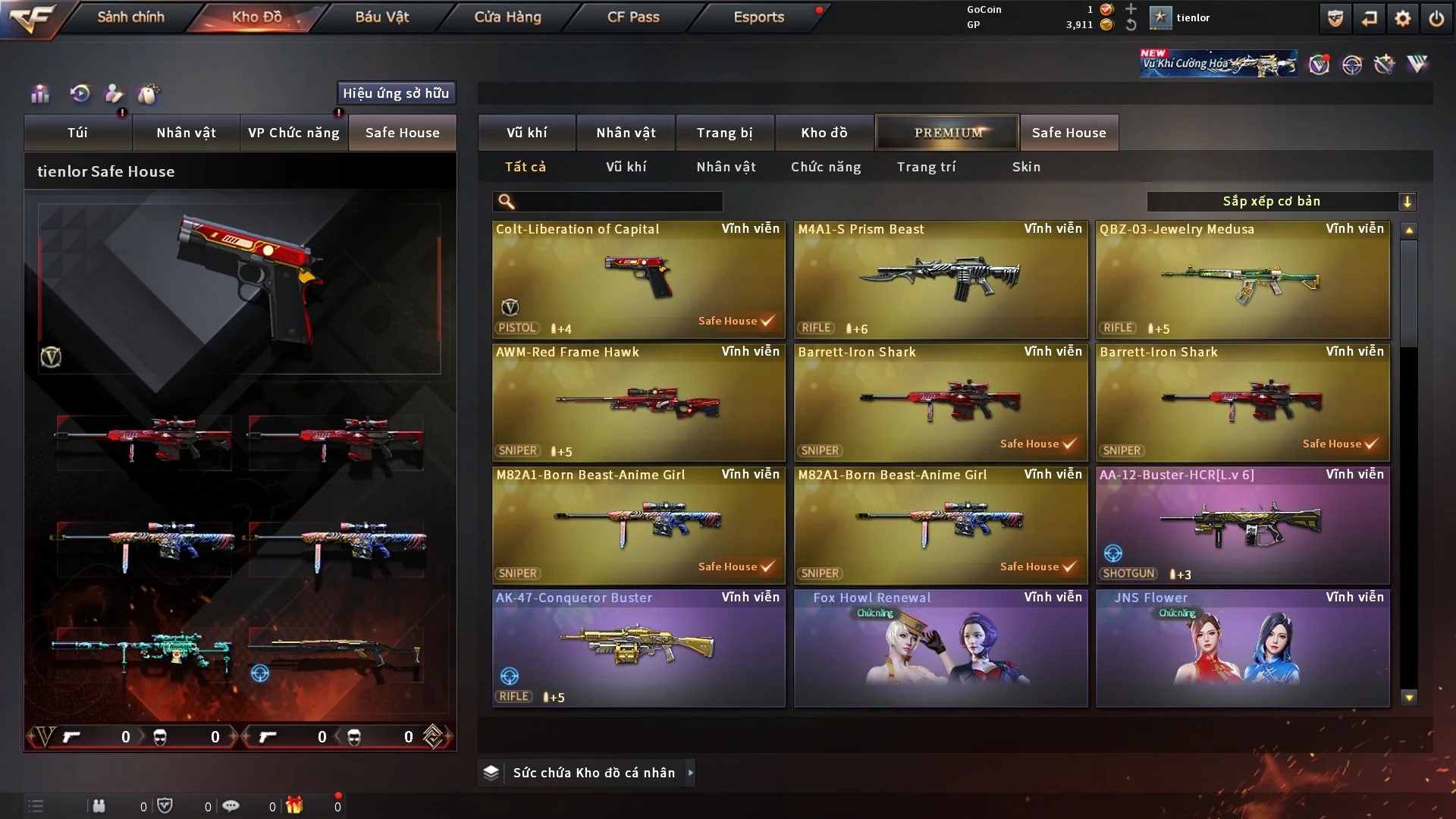
Task: Open the Sảnh chính lobby tab
Action: 130,17
